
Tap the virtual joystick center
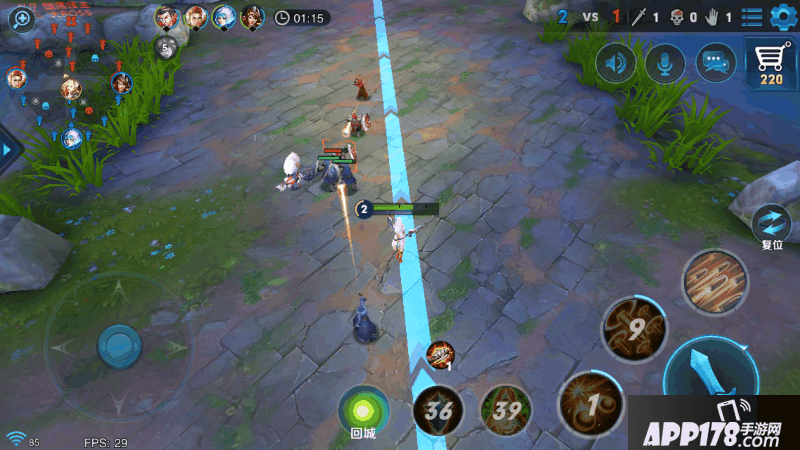pyautogui.click(x=119, y=346)
